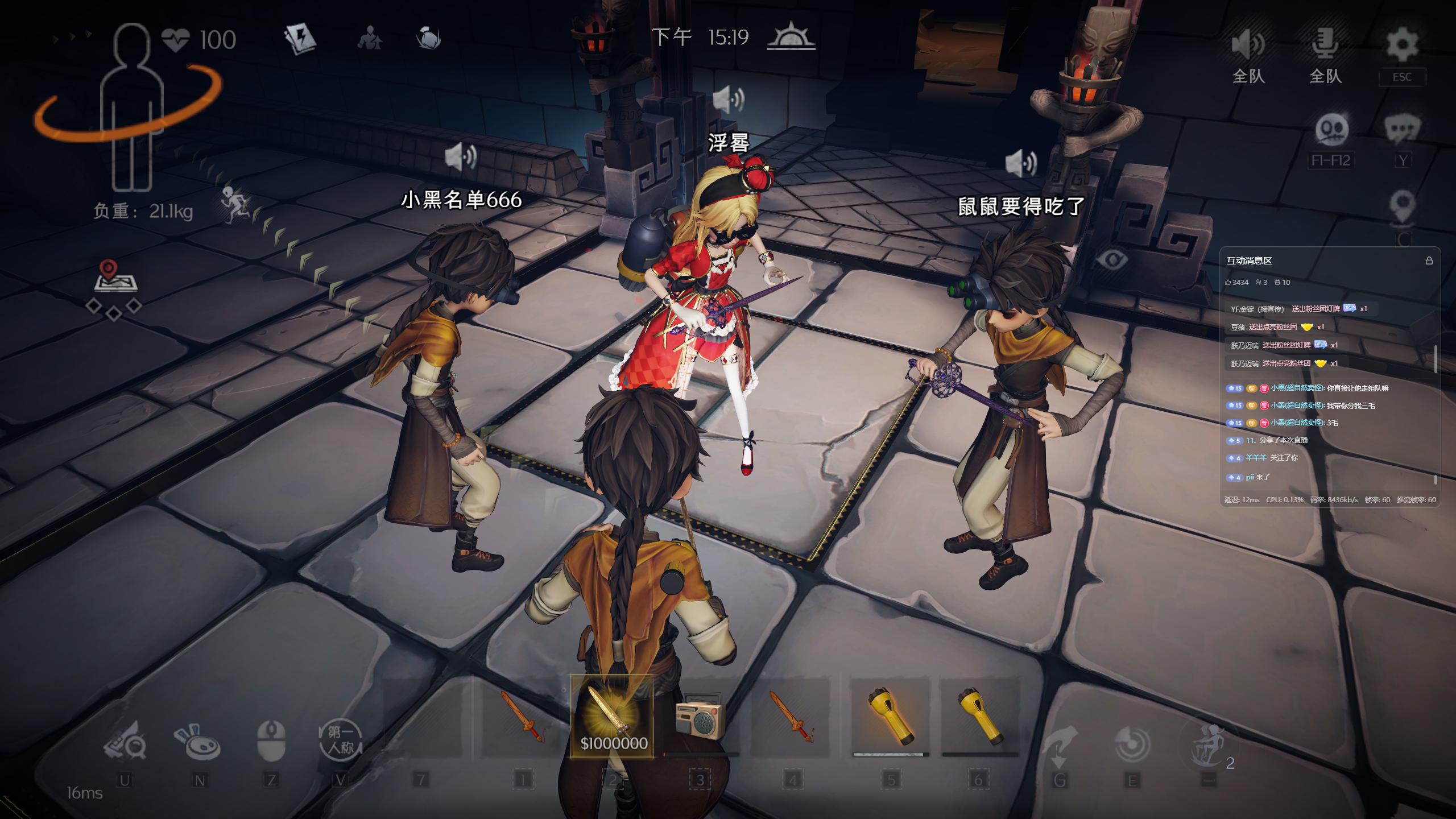This screenshot has width=1456, height=819.
Task: Open the map icon with red pin
Action: point(115,276)
